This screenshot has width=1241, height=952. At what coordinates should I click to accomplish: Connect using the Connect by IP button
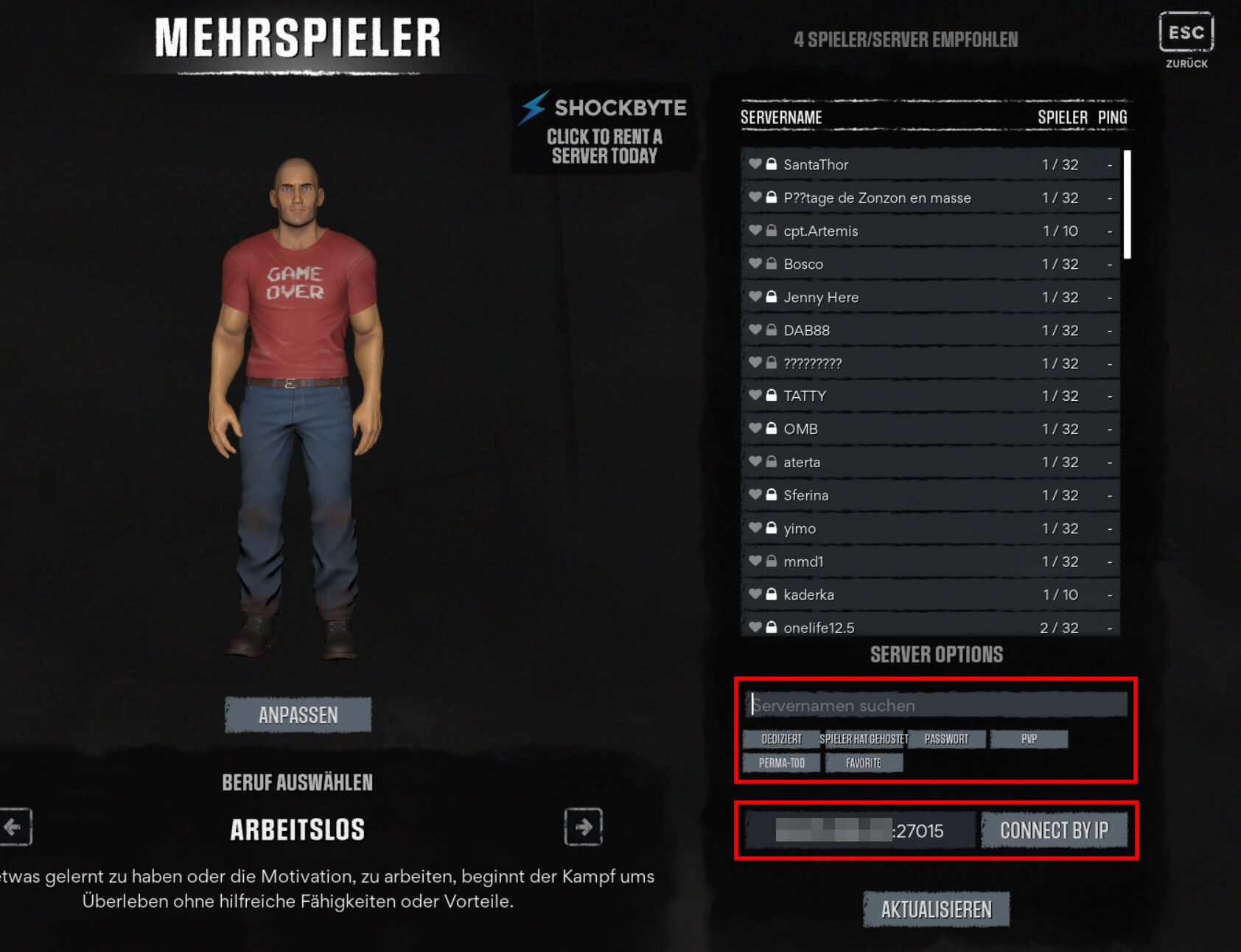tap(1054, 831)
